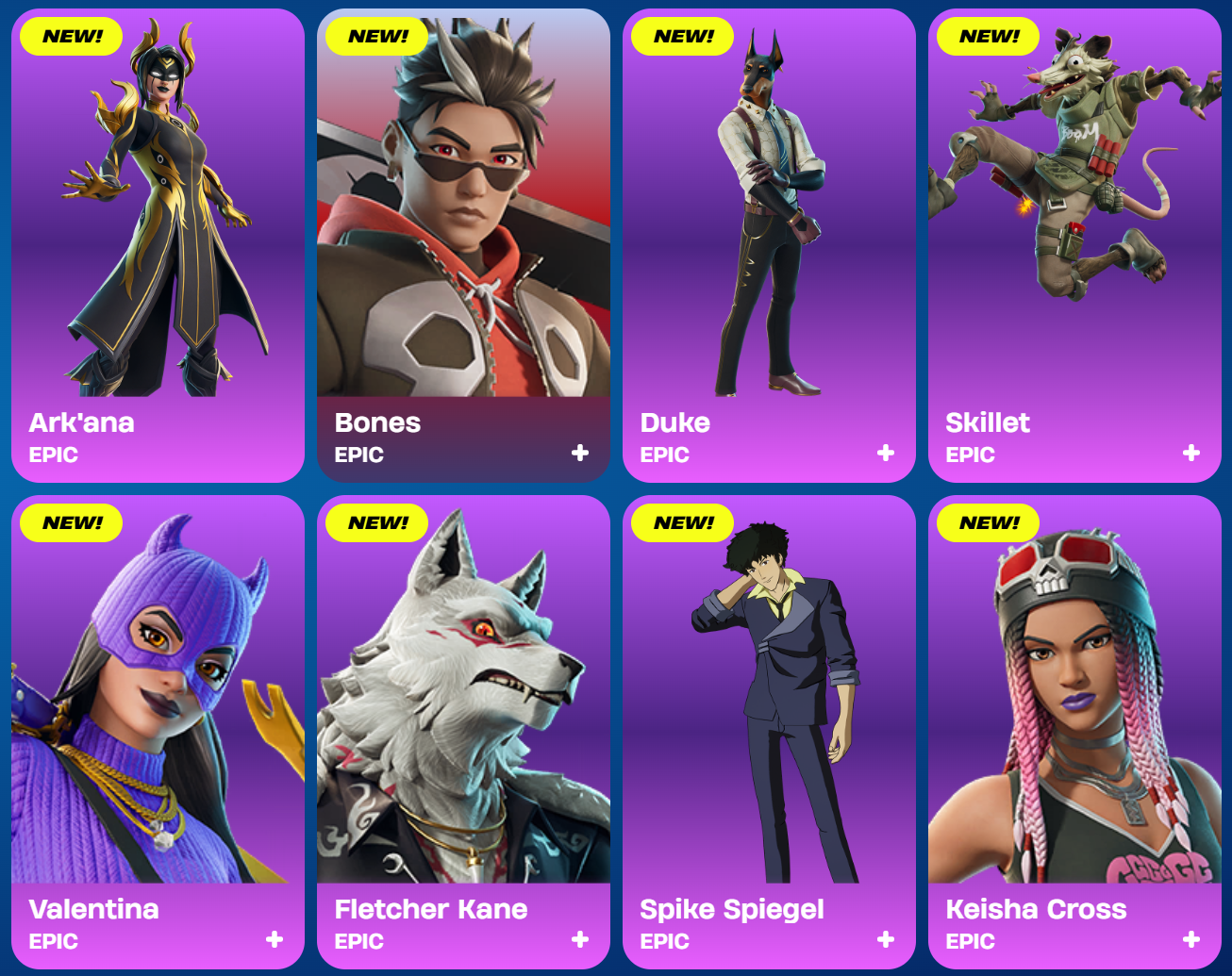The image size is (1232, 976).
Task: Open the Fletcher Kane outfit card
Action: point(463,732)
